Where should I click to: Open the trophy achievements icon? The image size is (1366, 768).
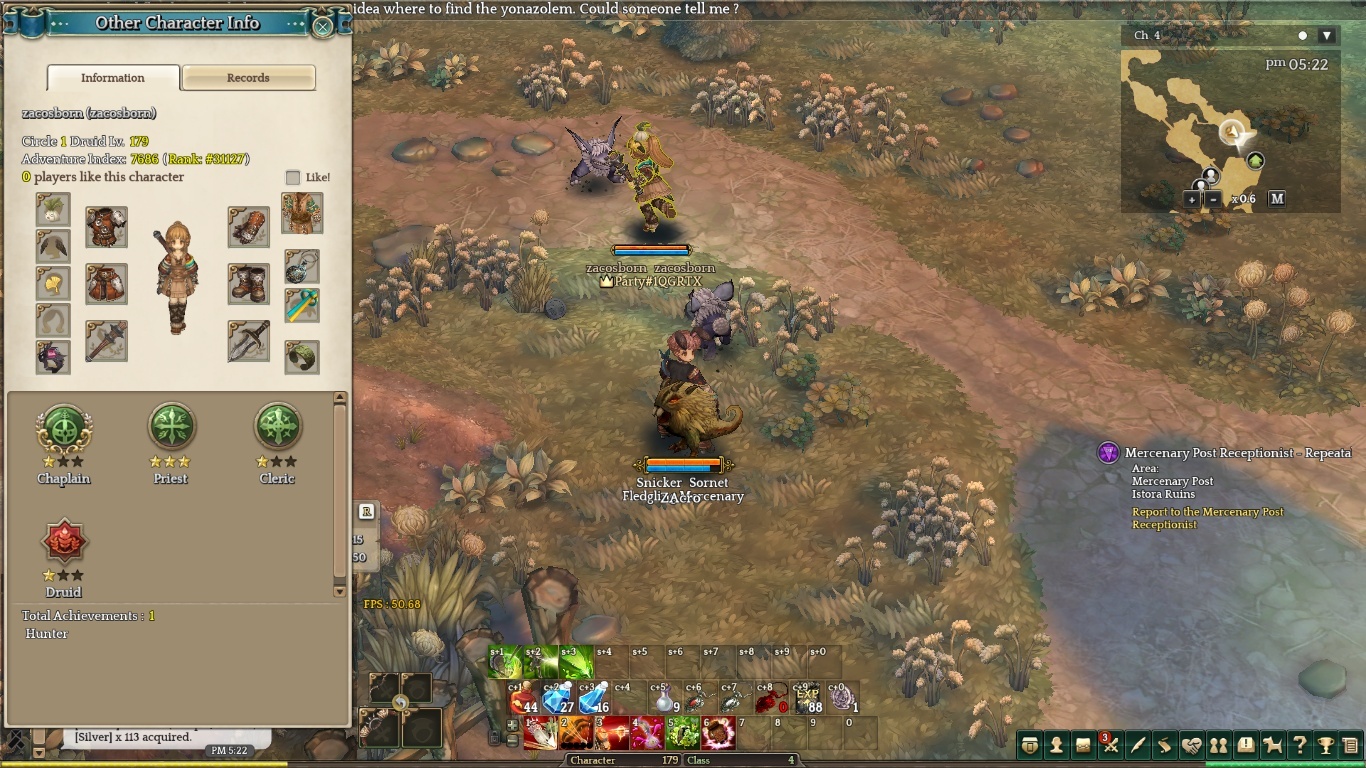[1326, 745]
